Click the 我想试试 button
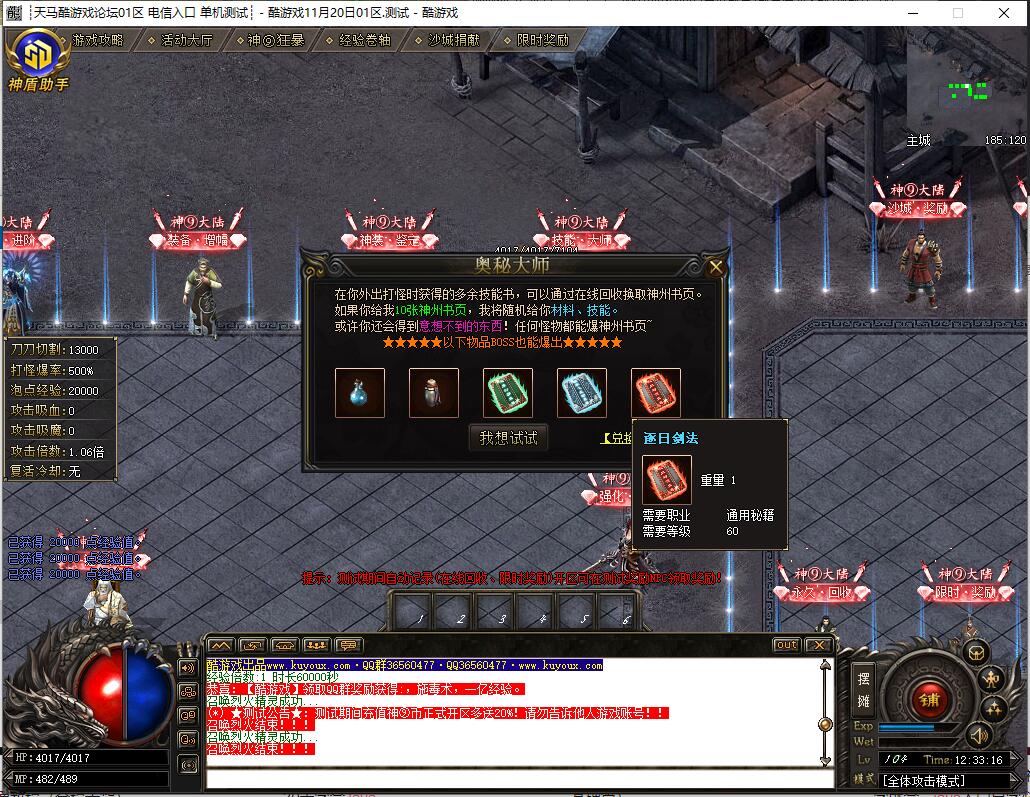Screen dimensions: 1030x797 click(508, 437)
